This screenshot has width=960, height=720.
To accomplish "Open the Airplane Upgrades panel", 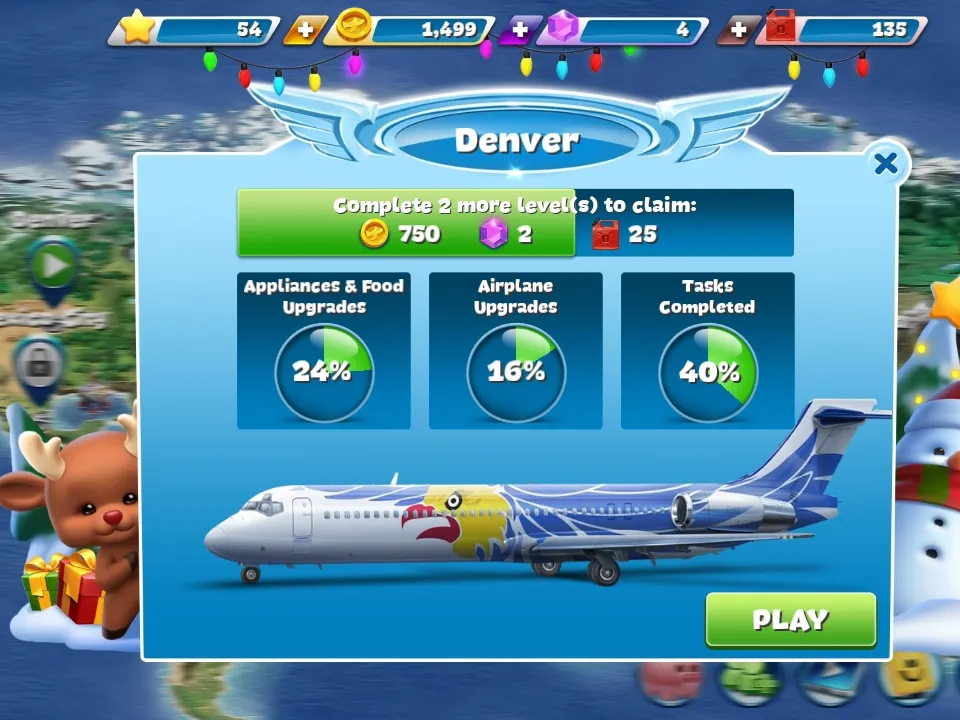I will click(516, 351).
